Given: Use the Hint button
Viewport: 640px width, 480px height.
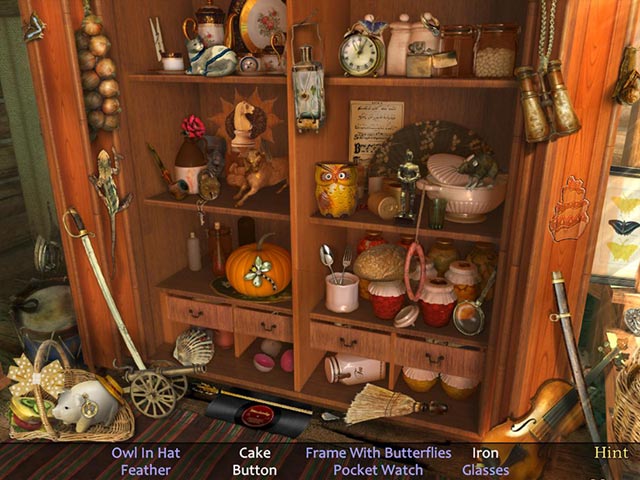Looking at the screenshot, I should point(611,453).
